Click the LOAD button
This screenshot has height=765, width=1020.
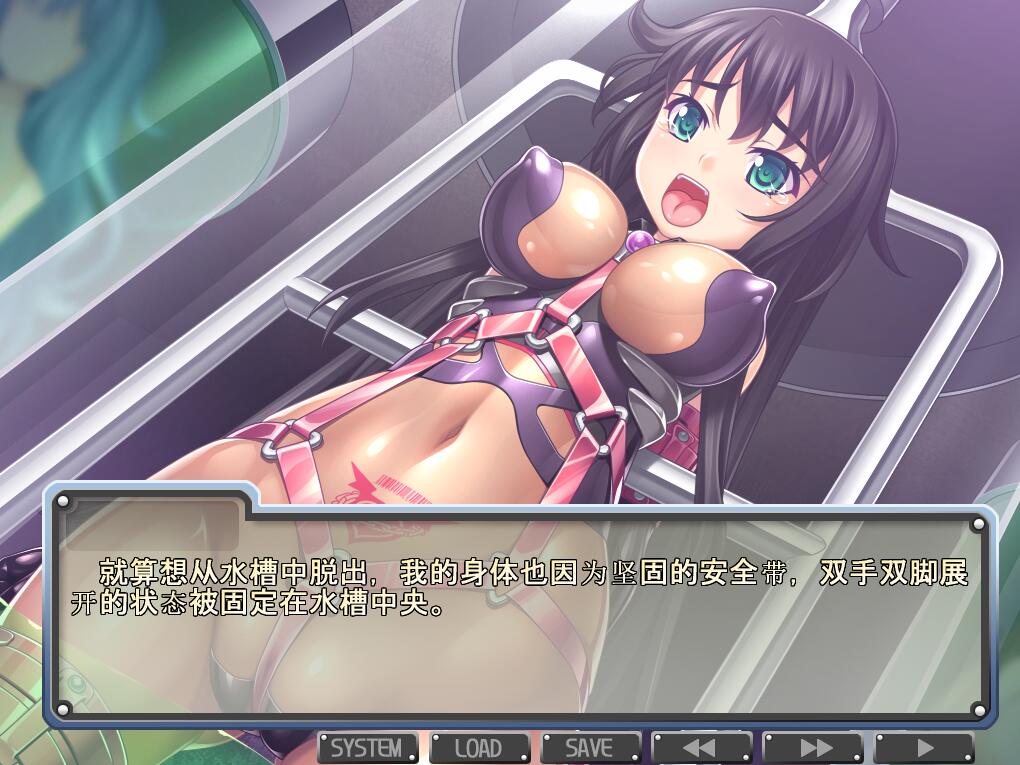(479, 747)
